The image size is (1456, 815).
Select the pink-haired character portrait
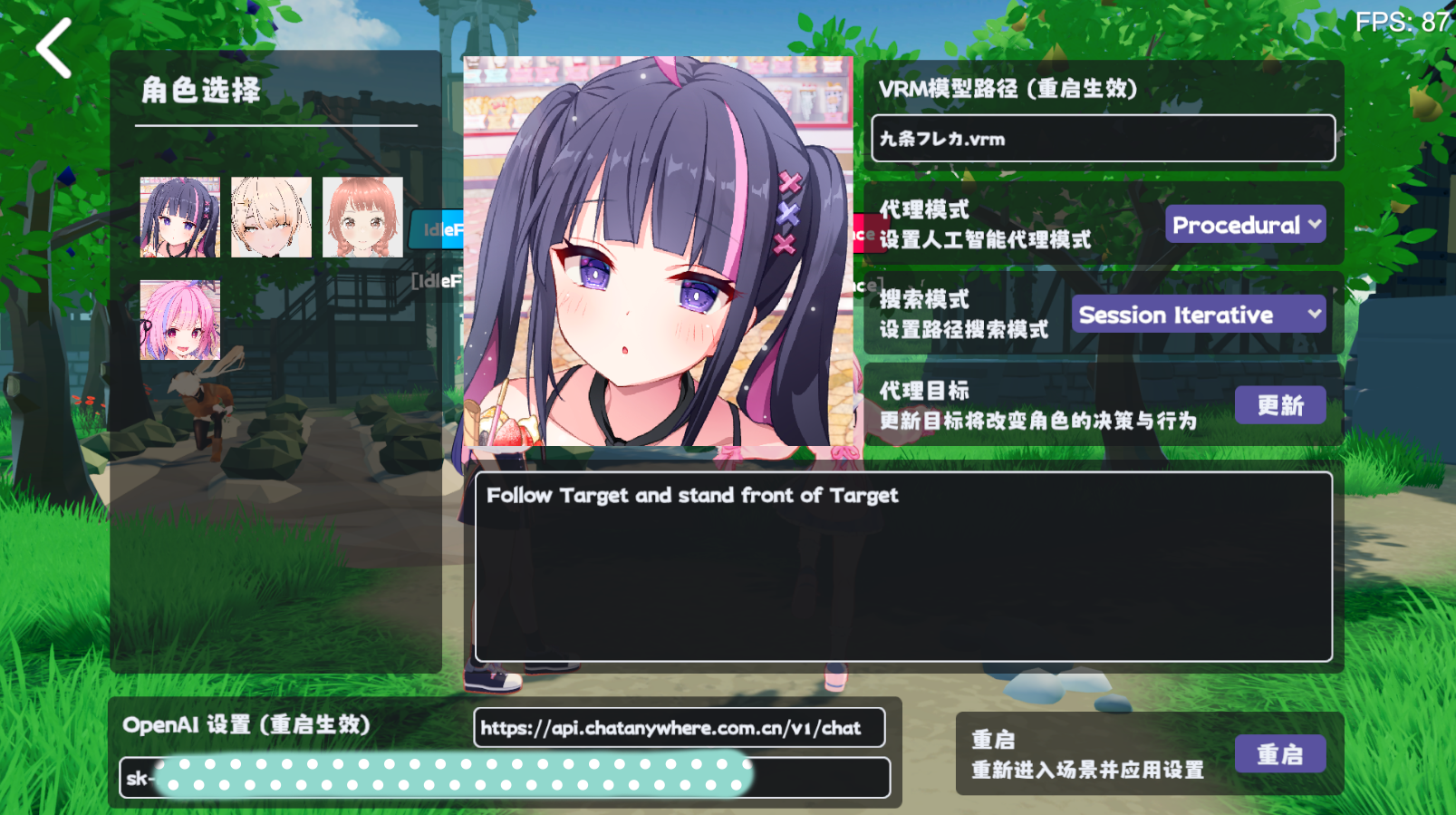click(x=179, y=320)
